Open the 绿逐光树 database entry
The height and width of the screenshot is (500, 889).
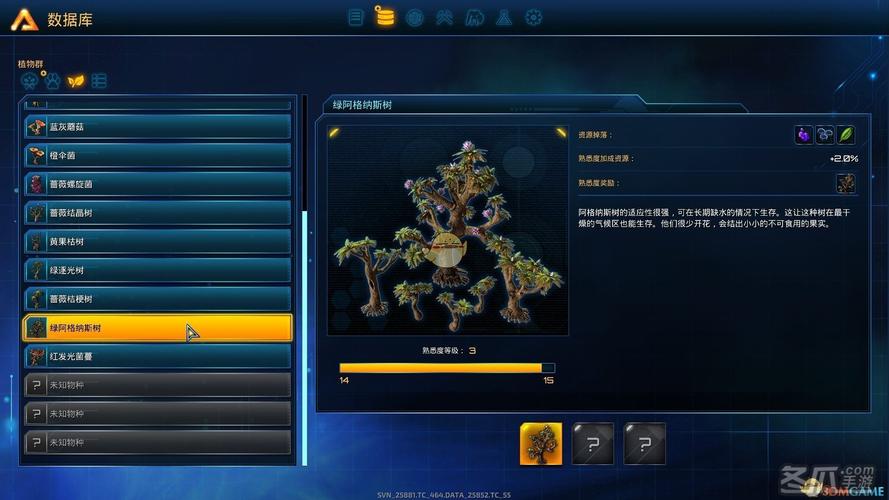click(x=157, y=270)
